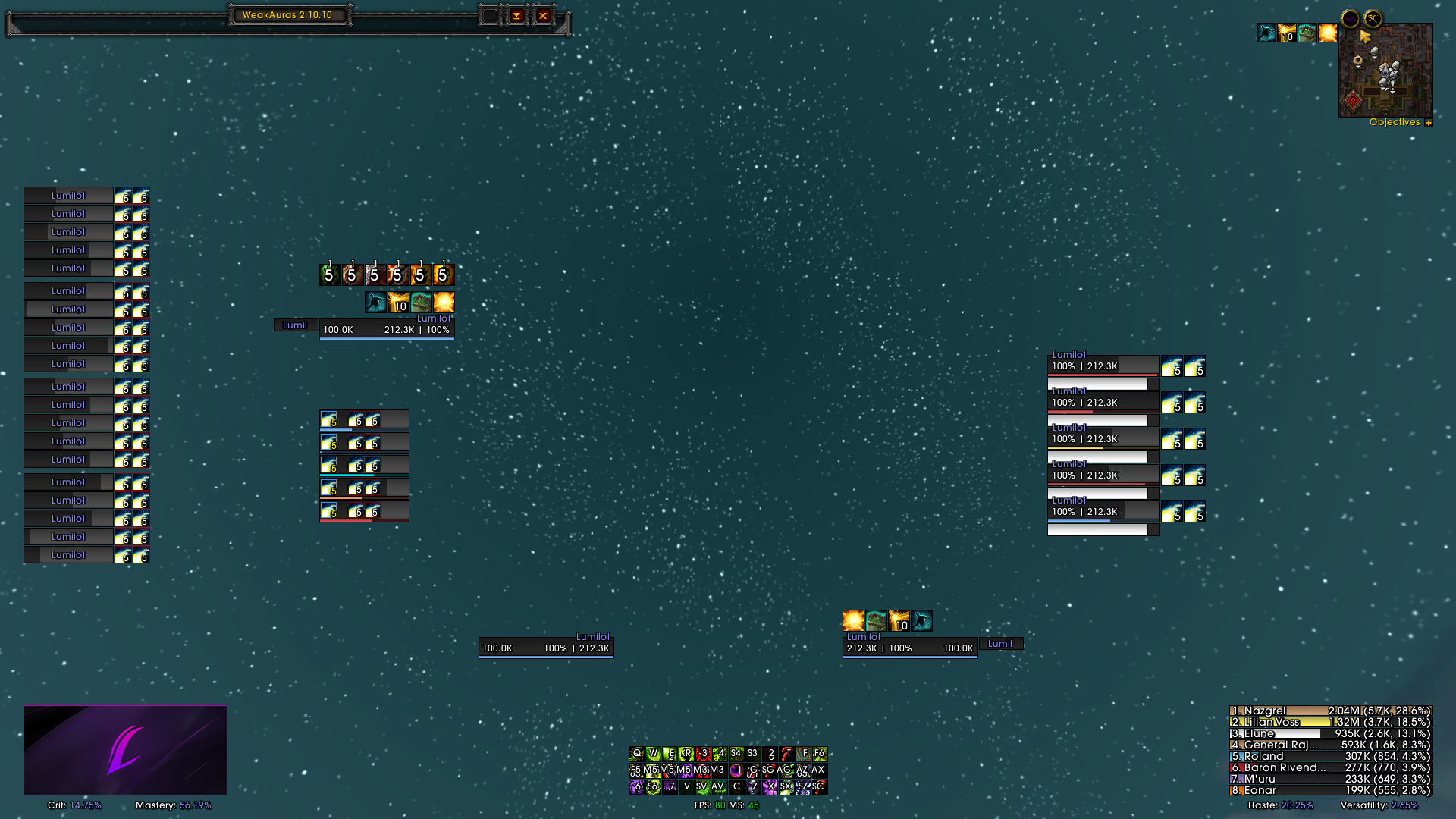Click the WeakAuras 2.10.10 title bar
The image size is (1456, 819).
tap(287, 15)
